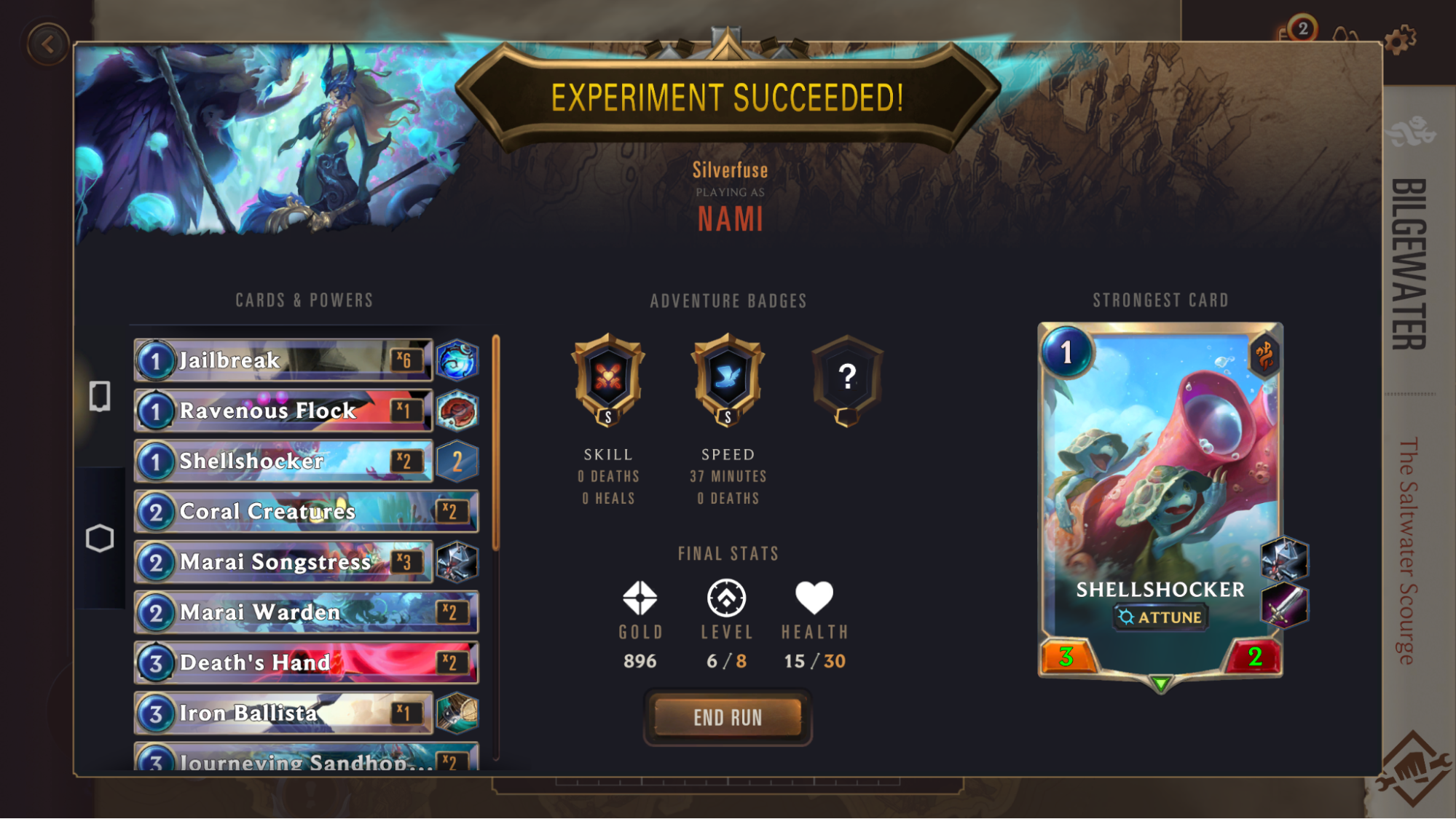Image resolution: width=1456 pixels, height=819 pixels.
Task: Pick the Coral Creatures card row
Action: (306, 511)
